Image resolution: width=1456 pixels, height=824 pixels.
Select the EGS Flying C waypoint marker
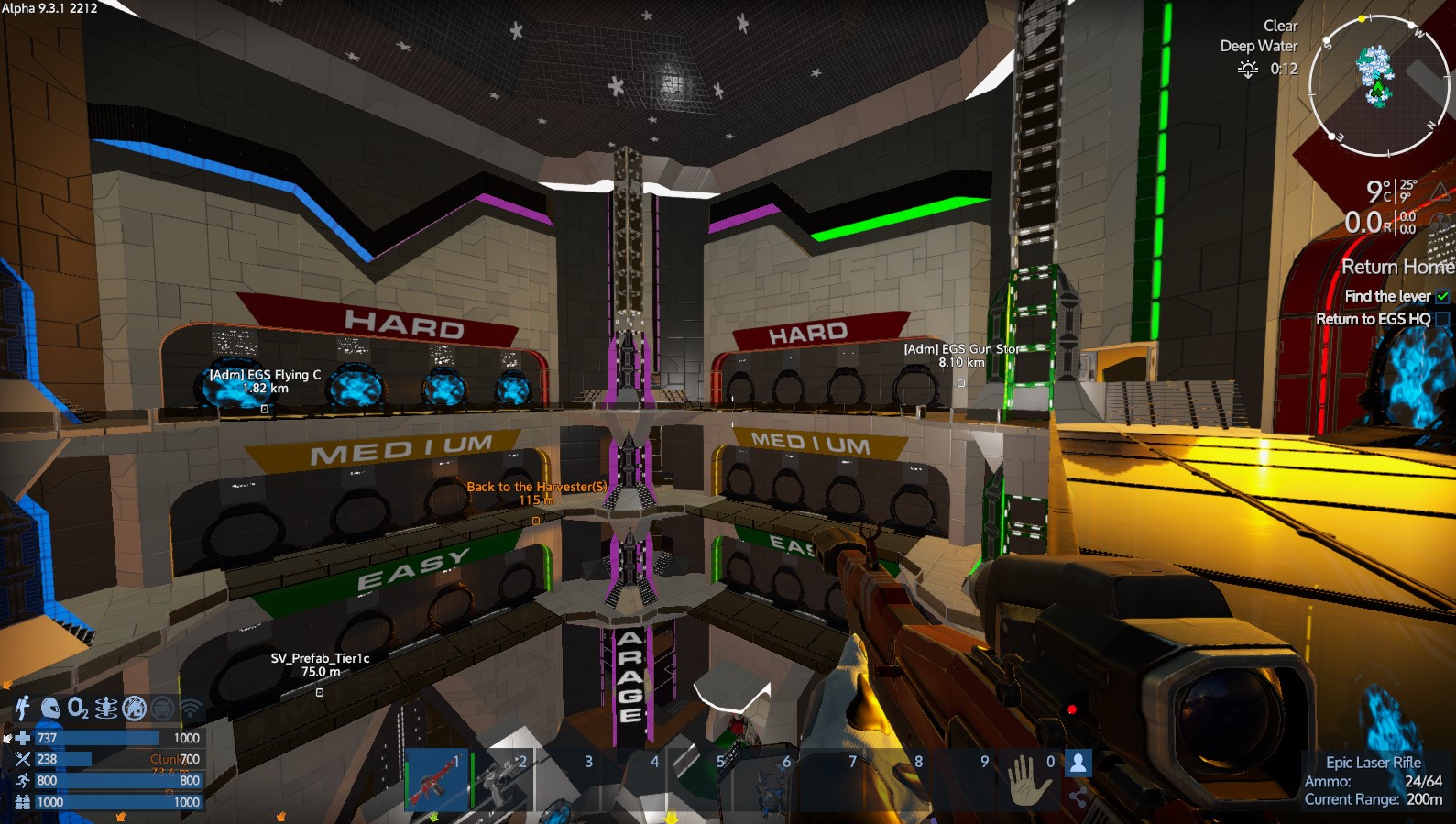[265, 409]
